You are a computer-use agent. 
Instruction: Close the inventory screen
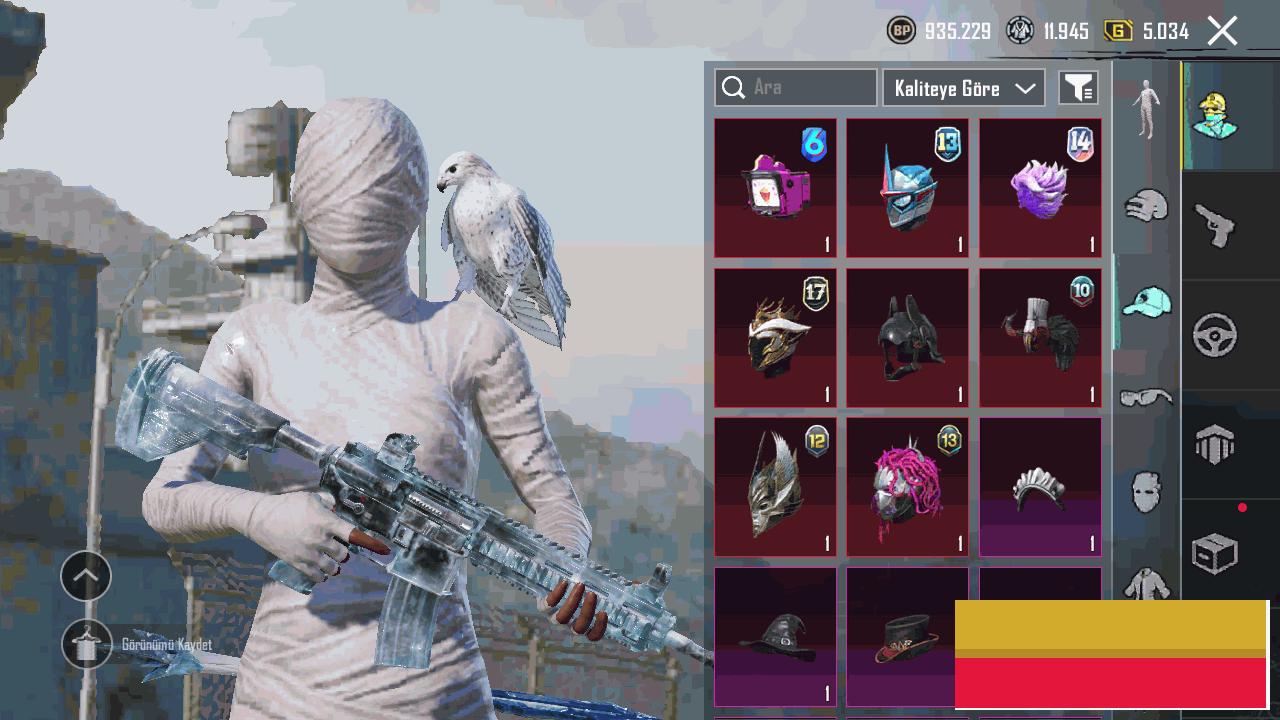[1222, 31]
